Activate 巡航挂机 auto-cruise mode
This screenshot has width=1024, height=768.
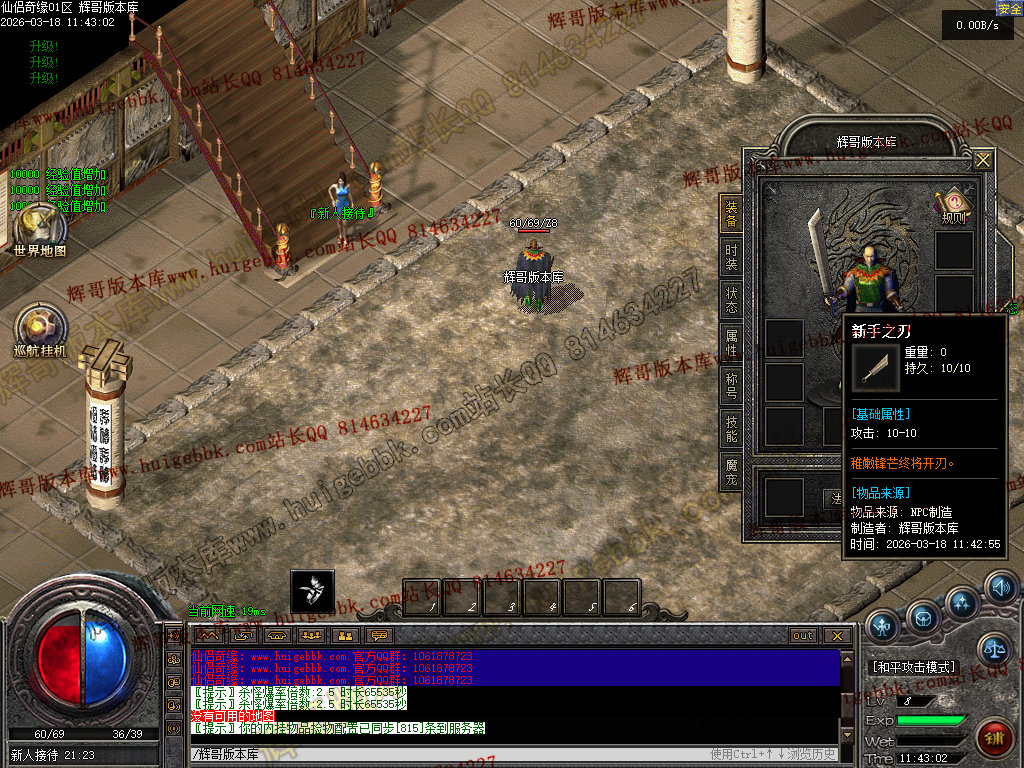[41, 331]
